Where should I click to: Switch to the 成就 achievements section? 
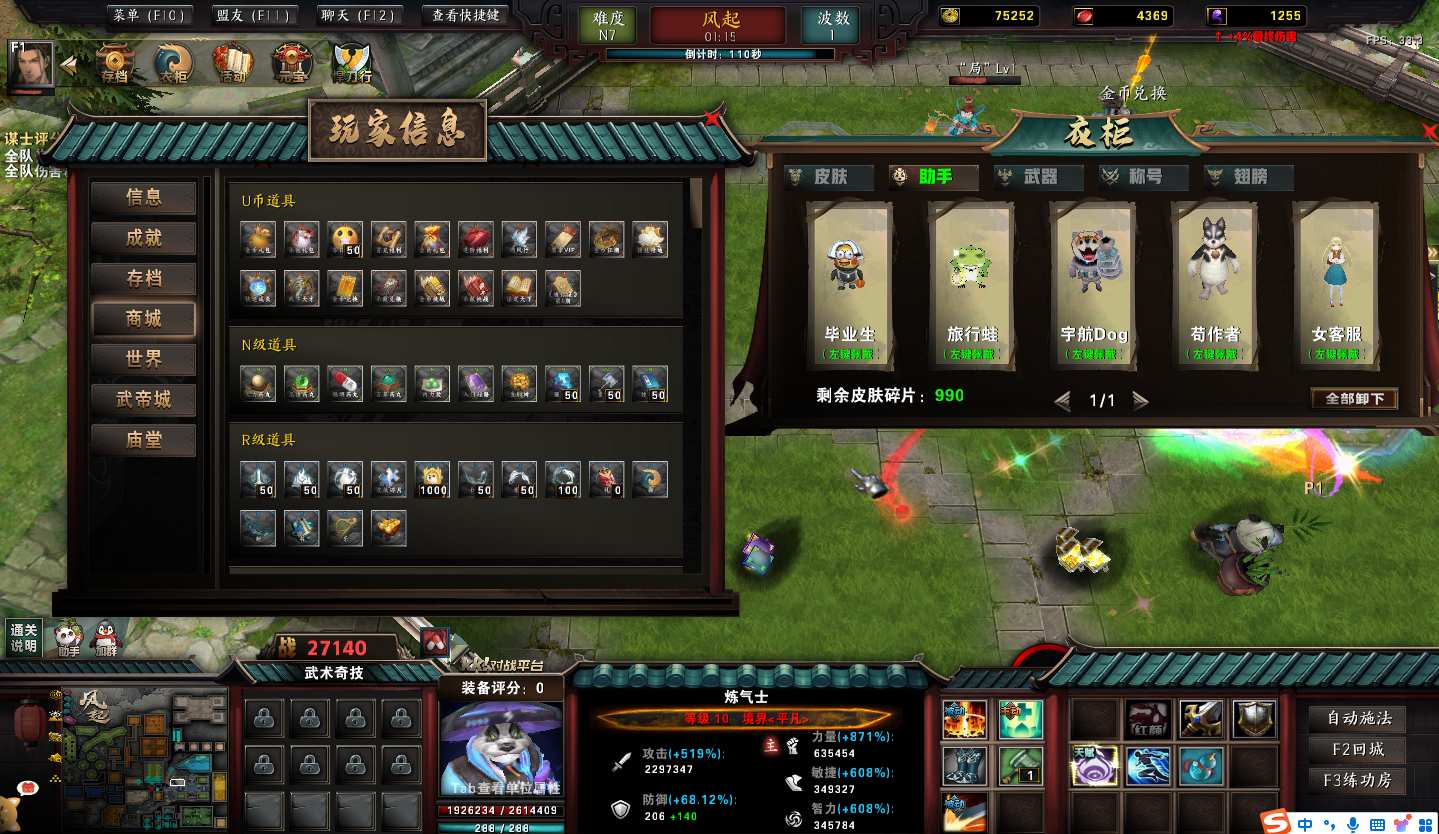click(x=144, y=238)
